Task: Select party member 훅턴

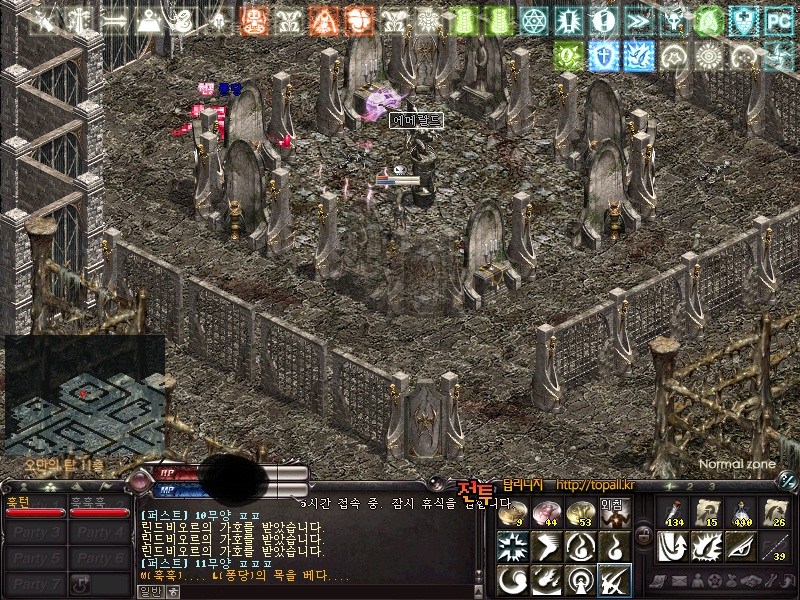Action: pos(35,508)
